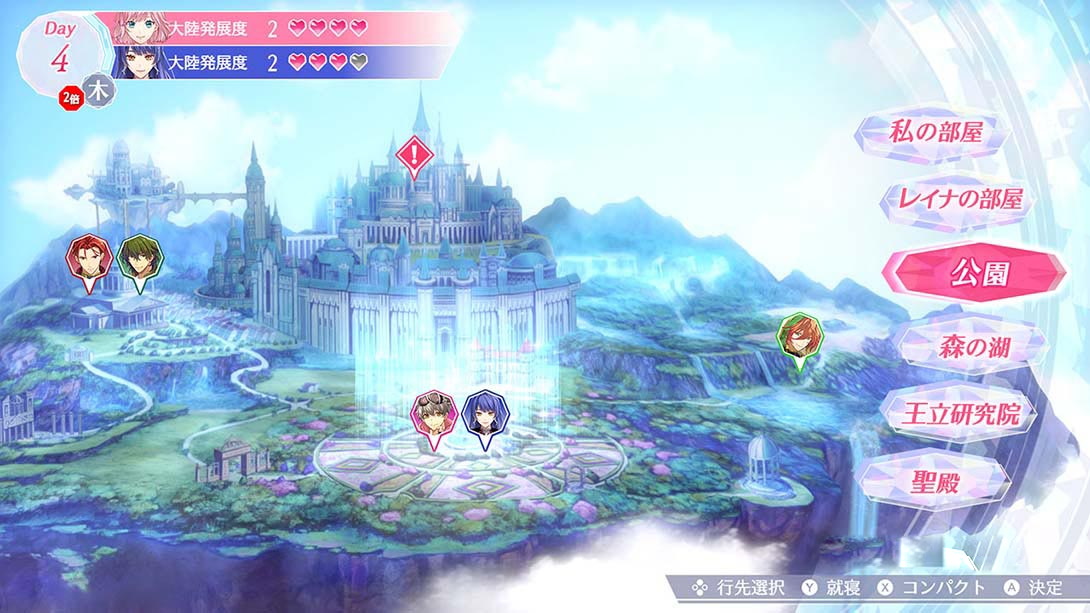
Task: Select the blue-haired character marker in the park
Action: (485, 415)
